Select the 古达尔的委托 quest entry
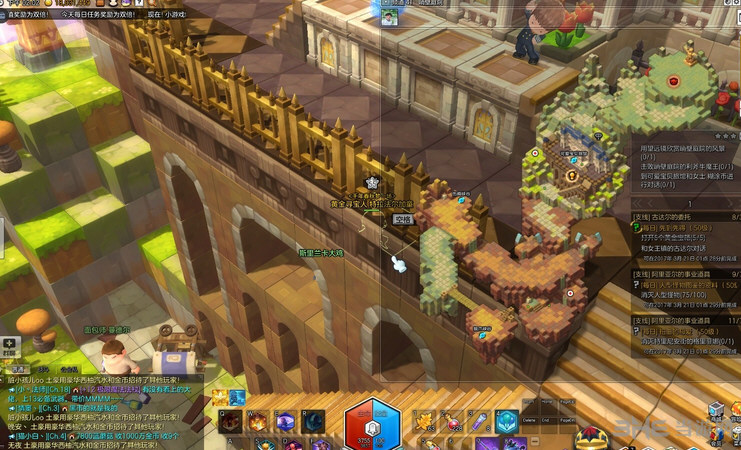Image resolution: width=741 pixels, height=450 pixels. point(672,215)
